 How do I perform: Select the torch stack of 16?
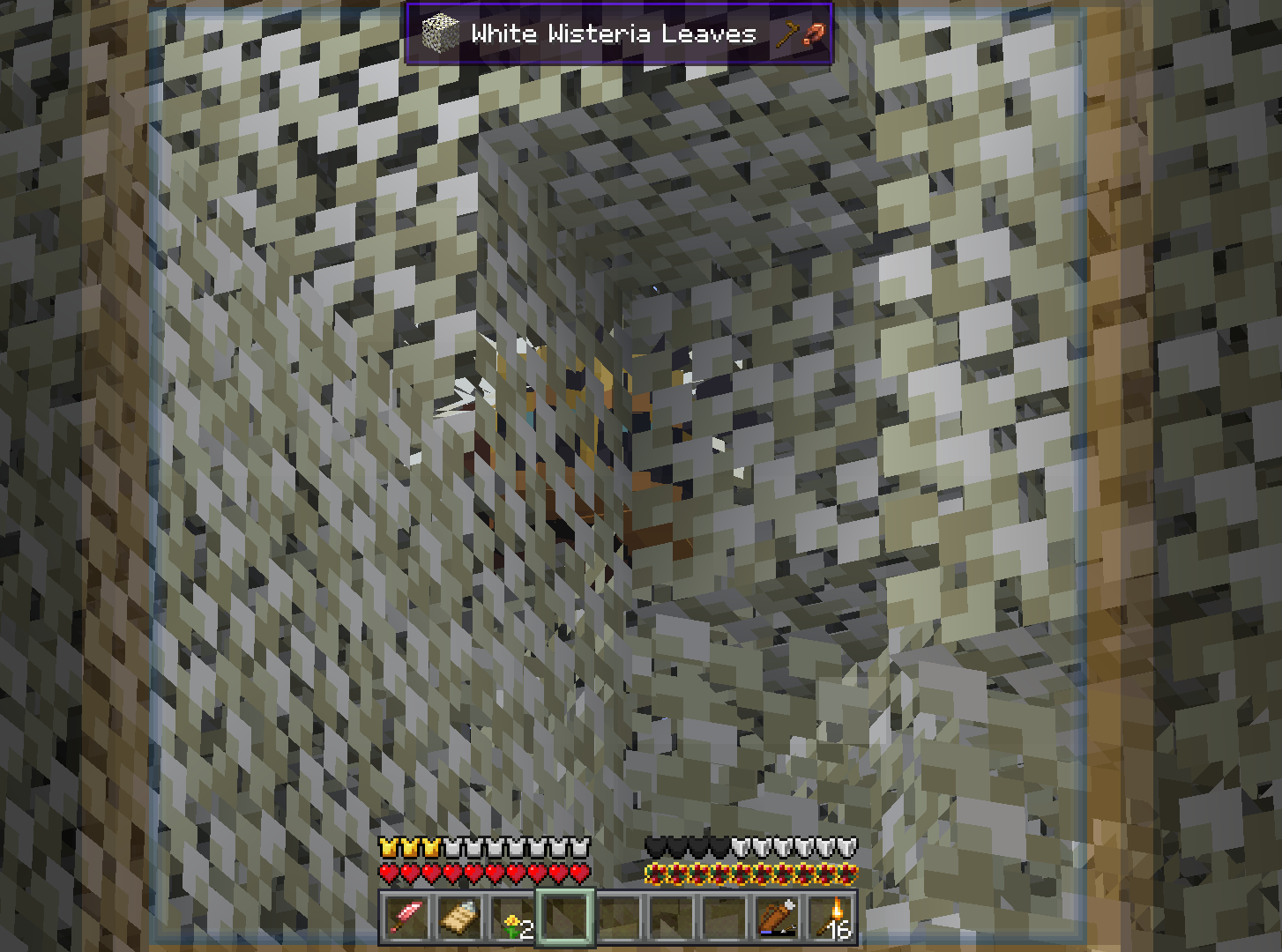pos(831,918)
